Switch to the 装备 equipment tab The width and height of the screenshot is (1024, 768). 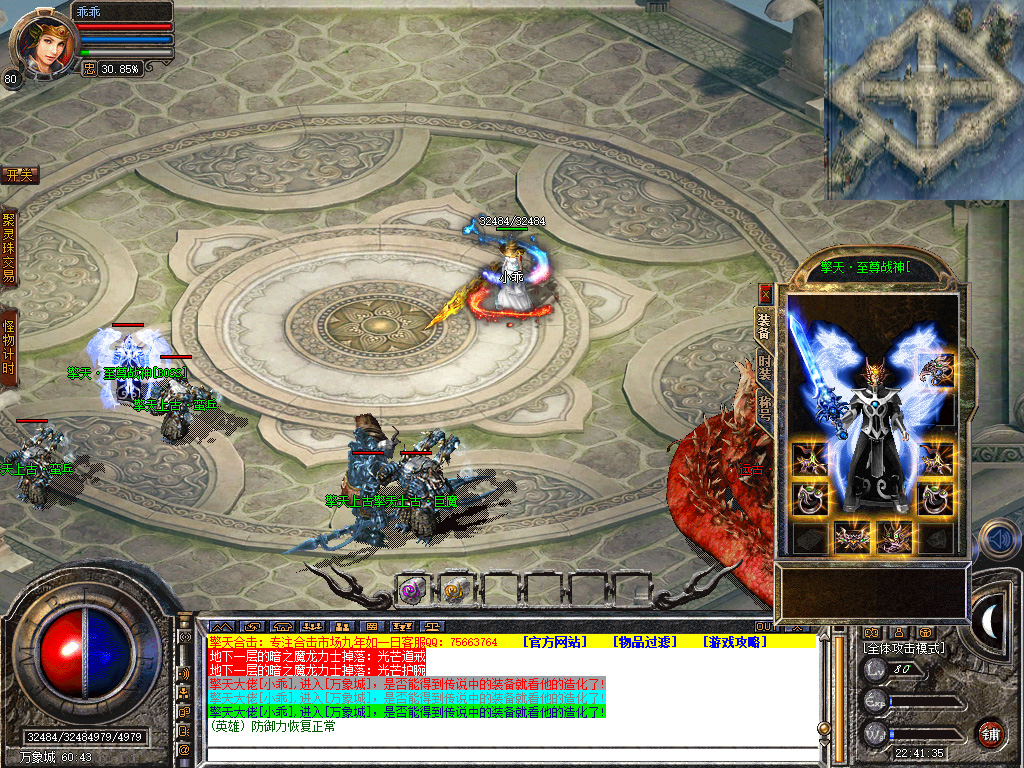coord(764,323)
